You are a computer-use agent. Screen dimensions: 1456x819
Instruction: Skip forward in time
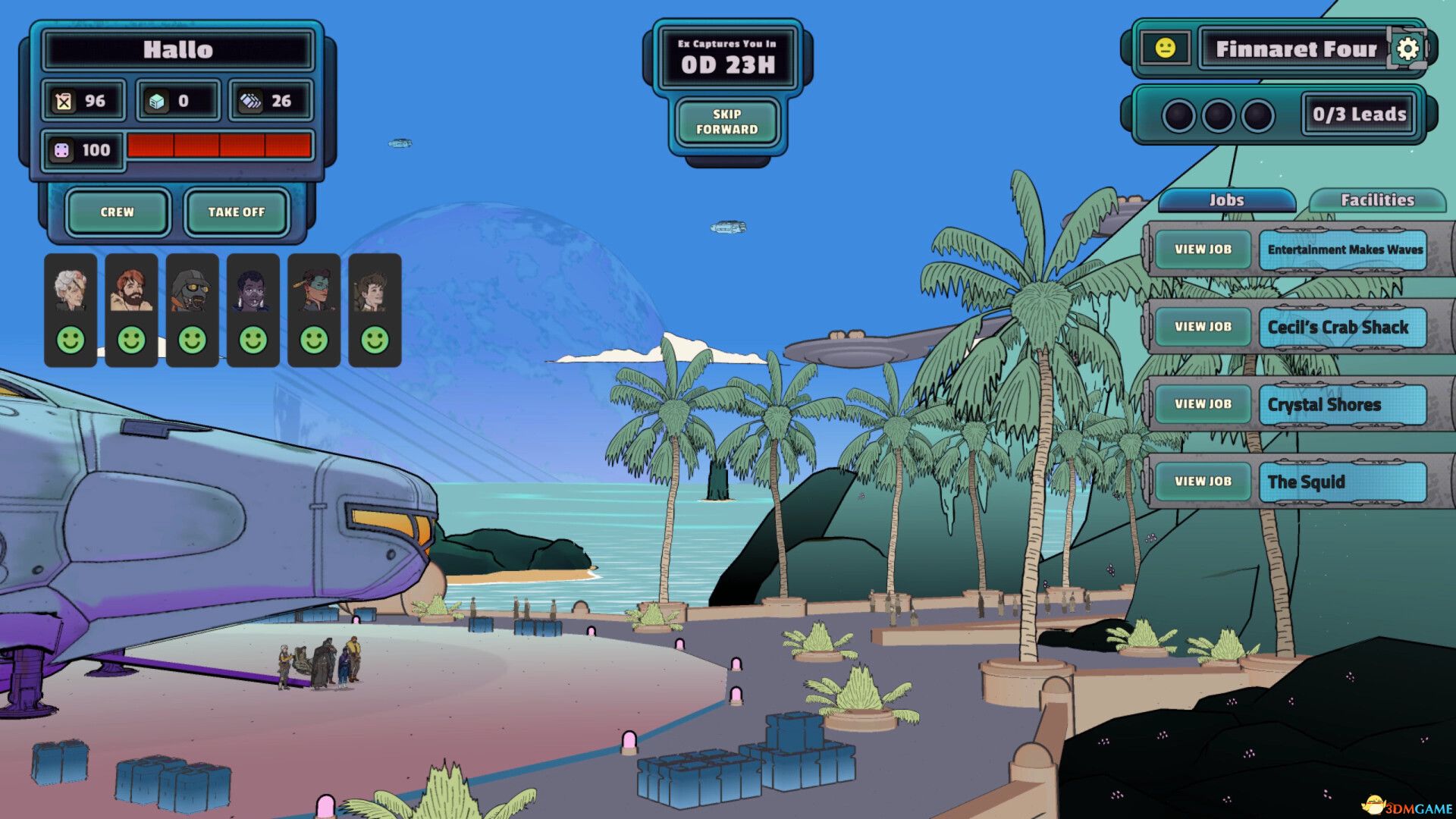pos(726,122)
